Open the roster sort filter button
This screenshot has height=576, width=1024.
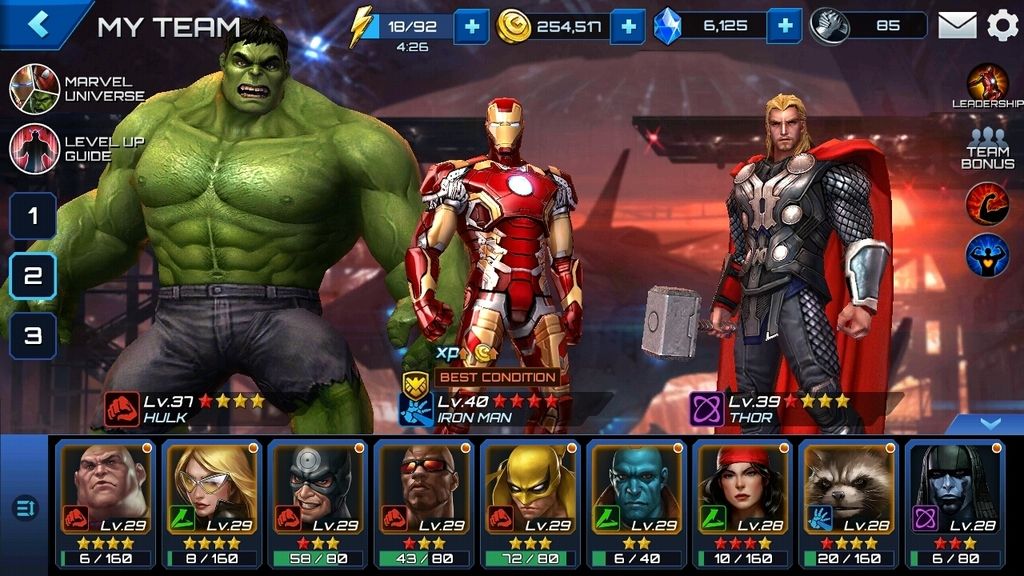[x=25, y=508]
